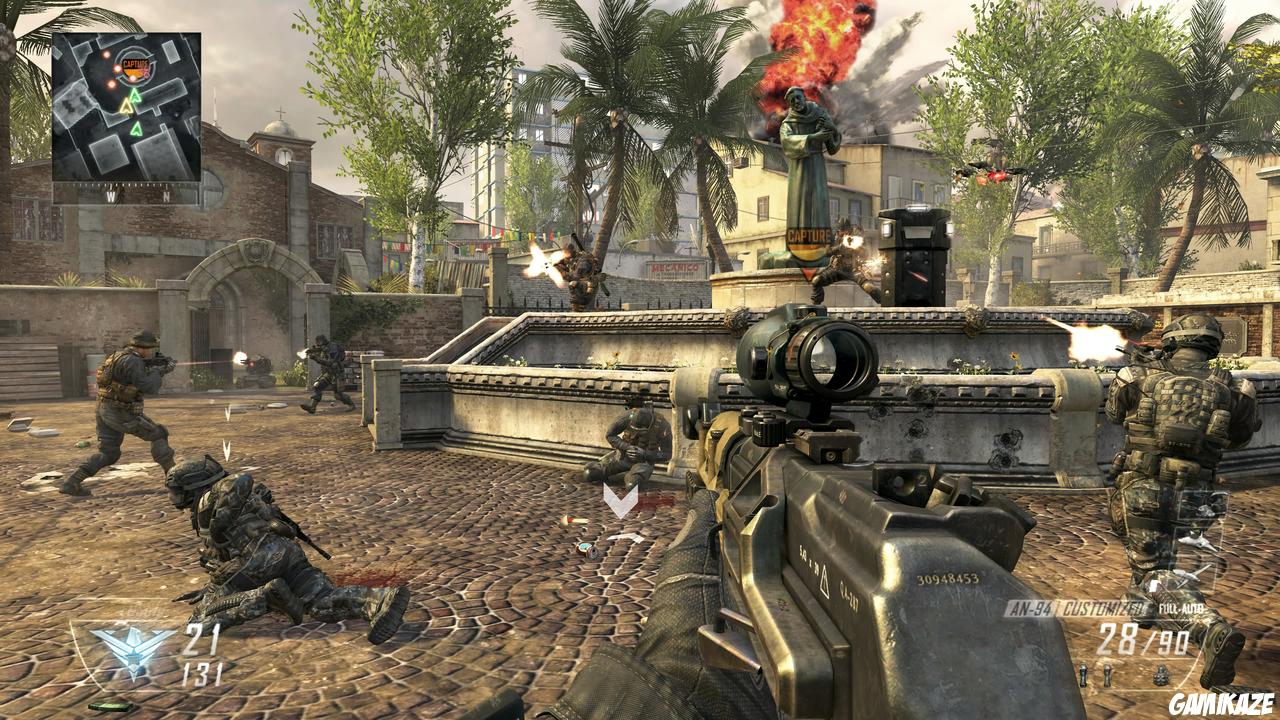The width and height of the screenshot is (1280, 720).
Task: Click the yellow player arrow on the minimap
Action: click(126, 105)
